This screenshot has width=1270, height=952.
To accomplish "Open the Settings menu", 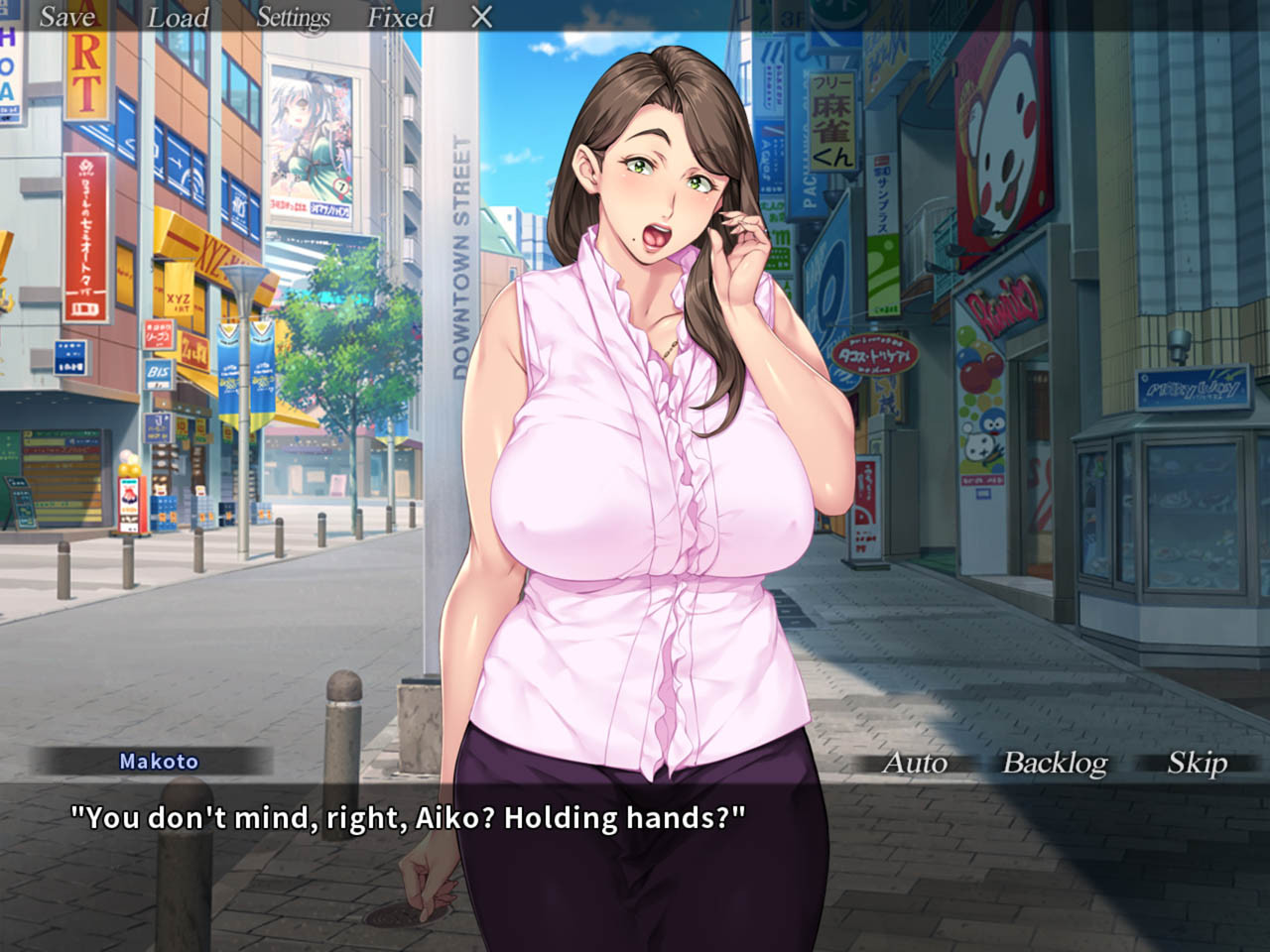I will (x=293, y=17).
